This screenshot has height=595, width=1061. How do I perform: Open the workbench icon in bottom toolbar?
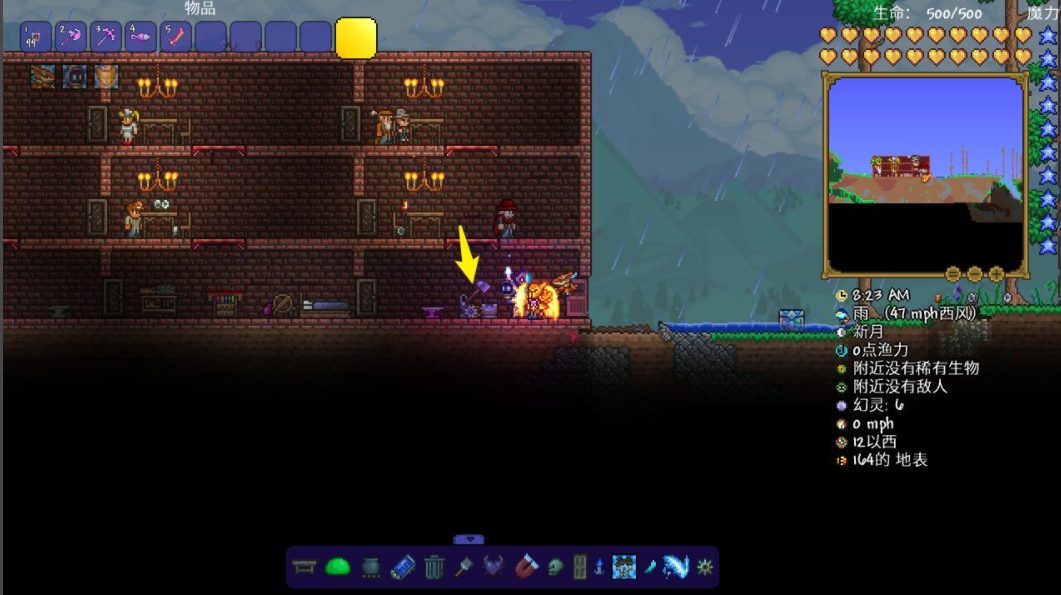tap(305, 567)
